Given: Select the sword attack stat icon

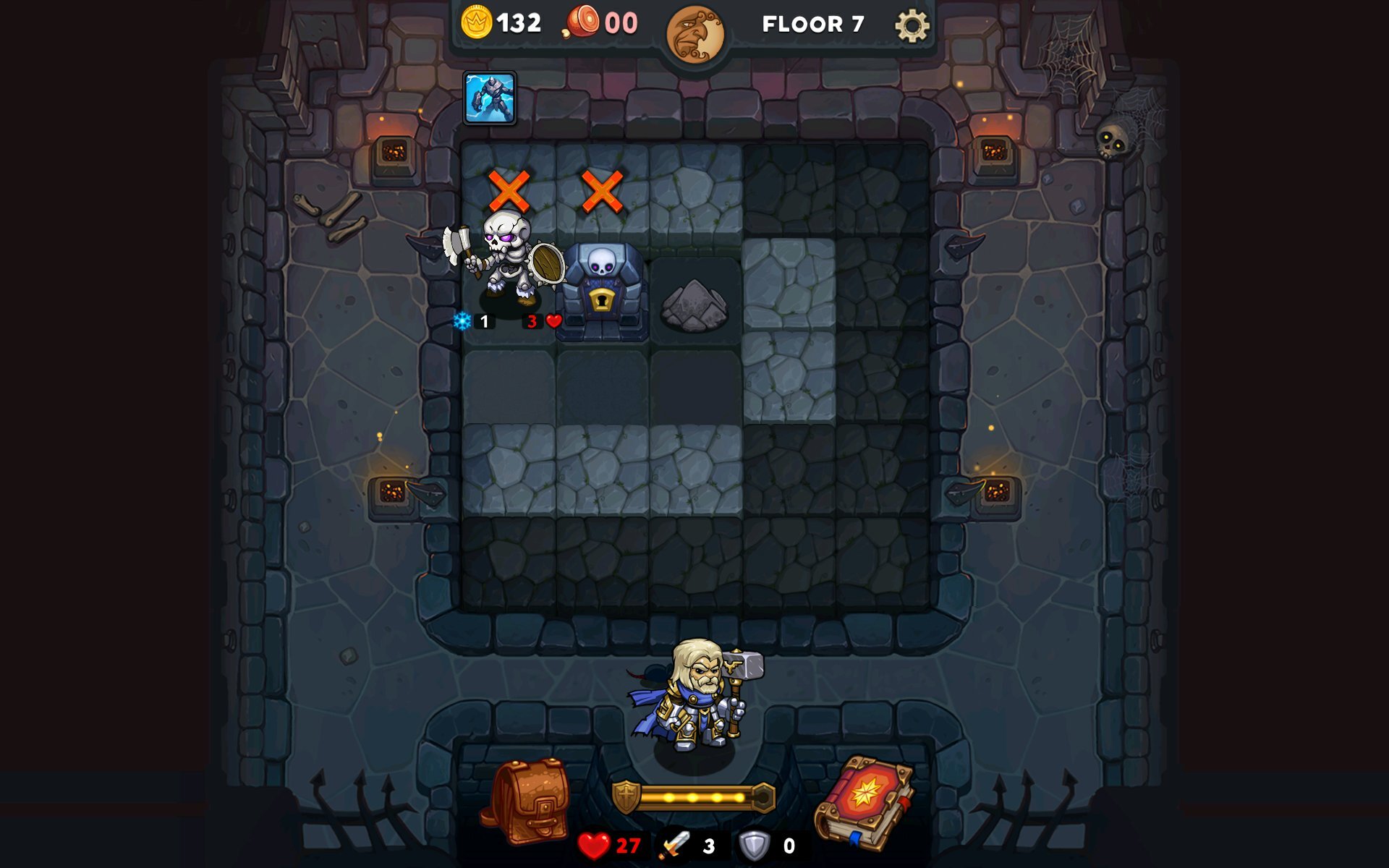Looking at the screenshot, I should [x=676, y=843].
